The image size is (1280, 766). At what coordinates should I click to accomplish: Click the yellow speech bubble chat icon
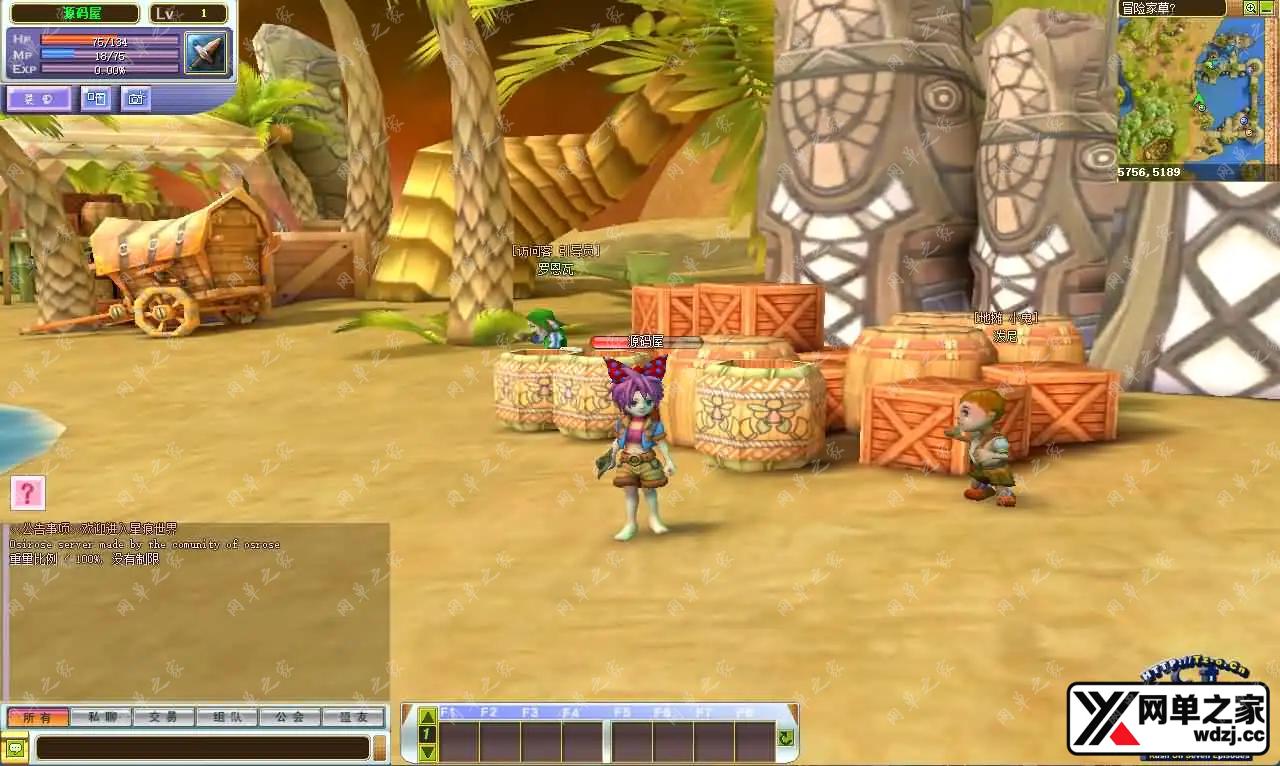tap(15, 748)
